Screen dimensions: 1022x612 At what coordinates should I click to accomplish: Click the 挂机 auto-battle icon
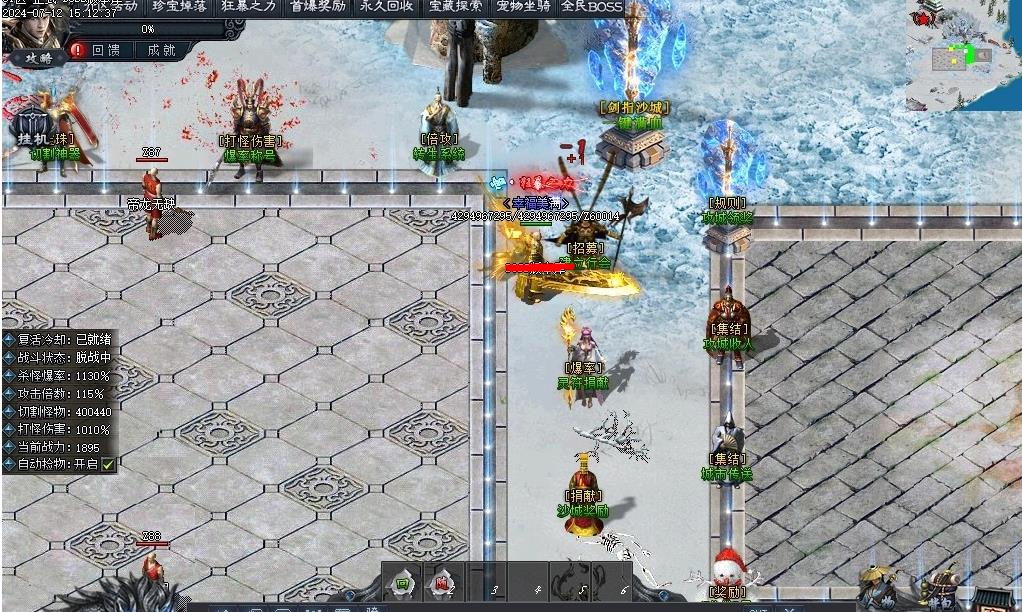[x=38, y=128]
